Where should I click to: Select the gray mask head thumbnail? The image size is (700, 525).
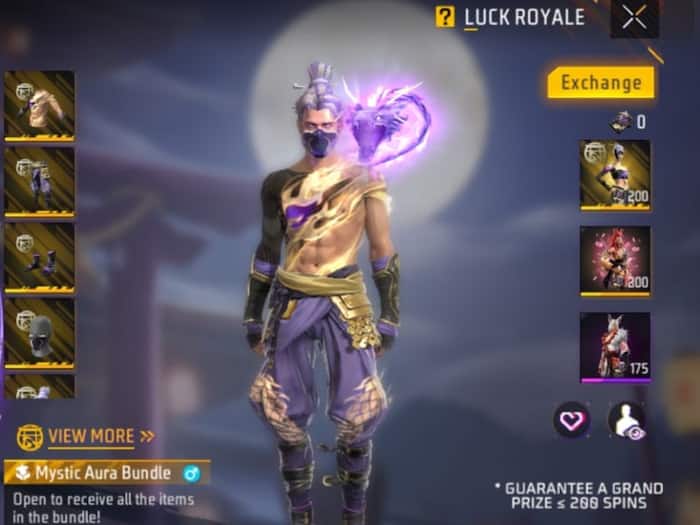pos(39,332)
